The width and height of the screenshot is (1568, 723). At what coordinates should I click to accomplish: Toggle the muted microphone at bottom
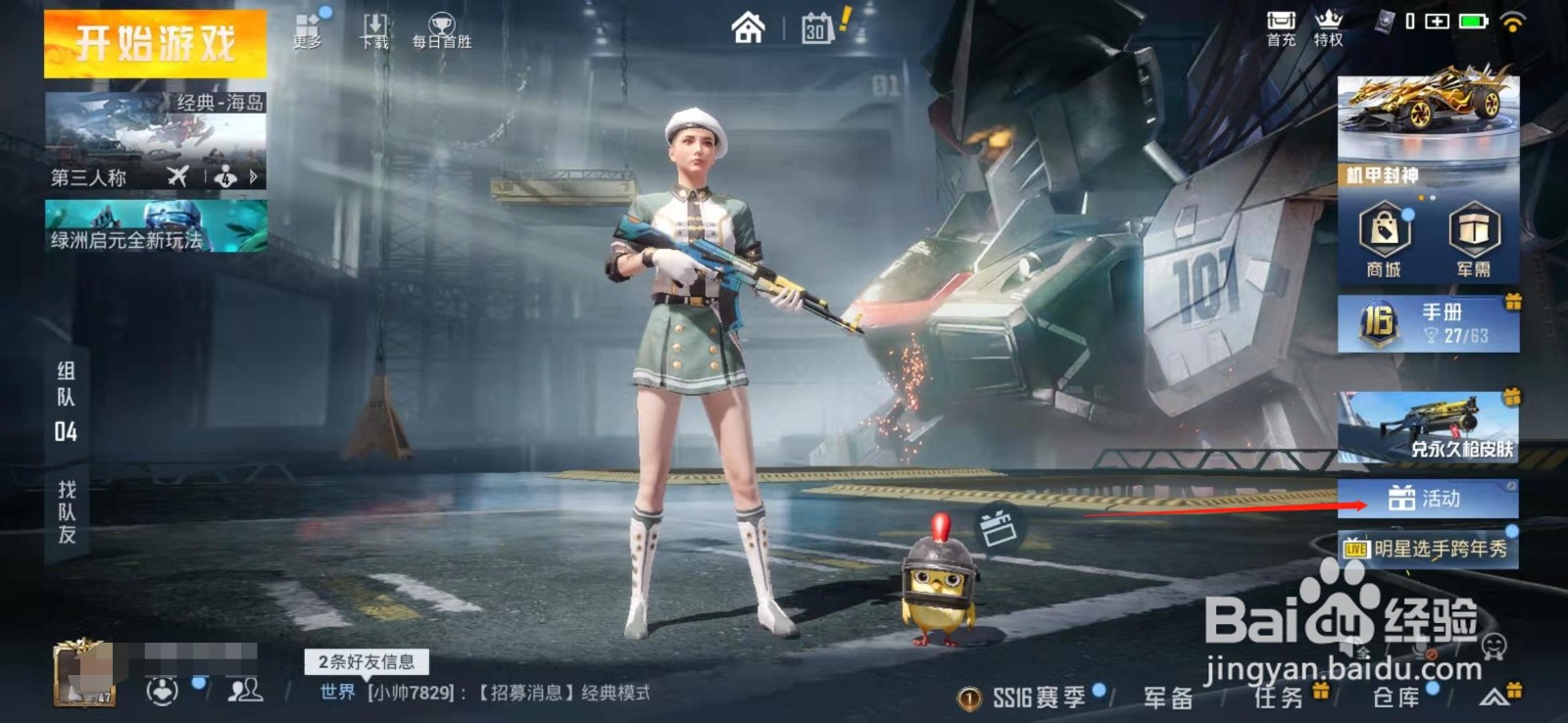click(x=1420, y=649)
